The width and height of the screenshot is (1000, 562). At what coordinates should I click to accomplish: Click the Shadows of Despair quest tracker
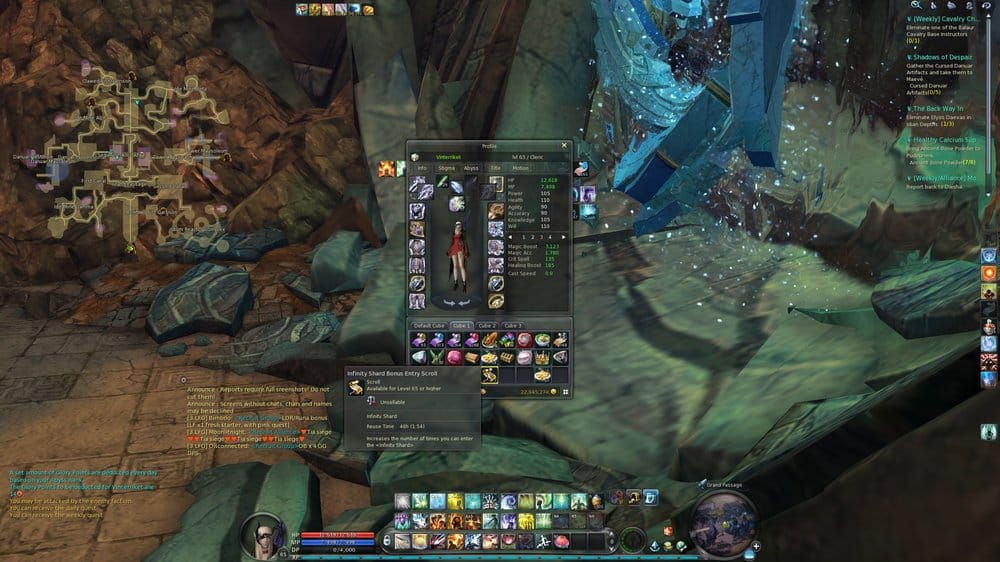pos(945,58)
